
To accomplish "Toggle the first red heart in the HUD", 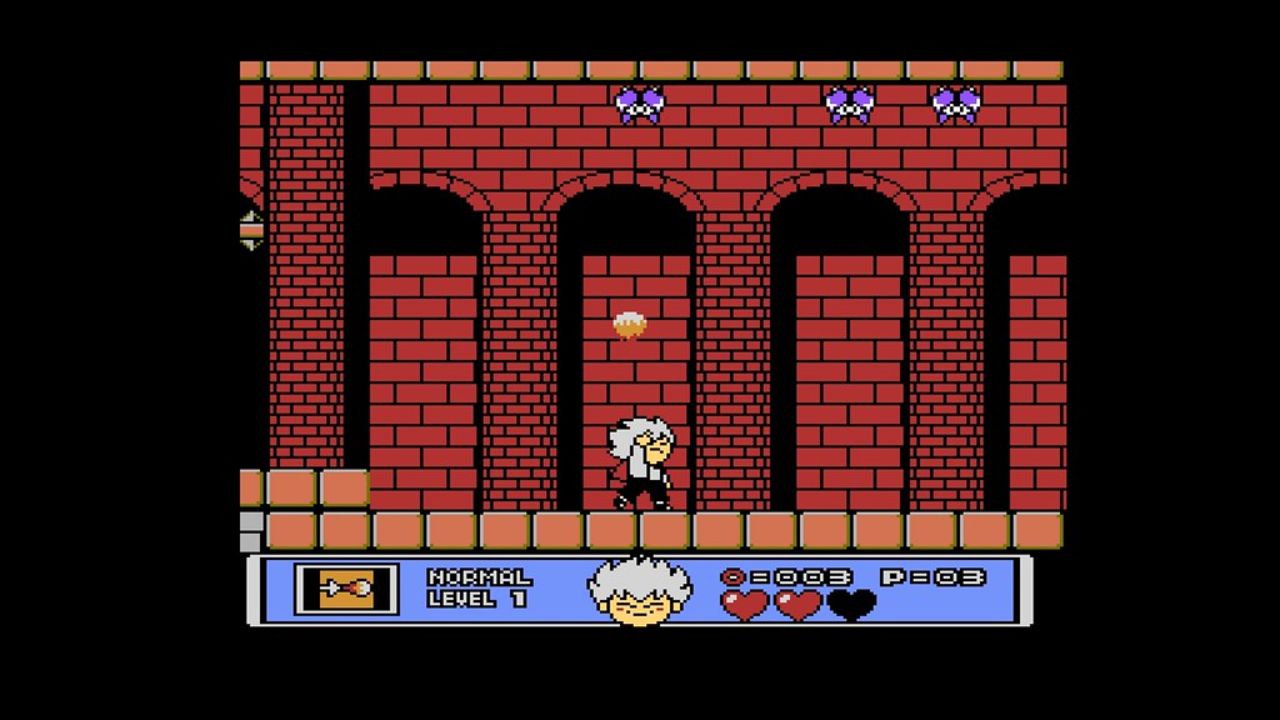I will pyautogui.click(x=745, y=605).
